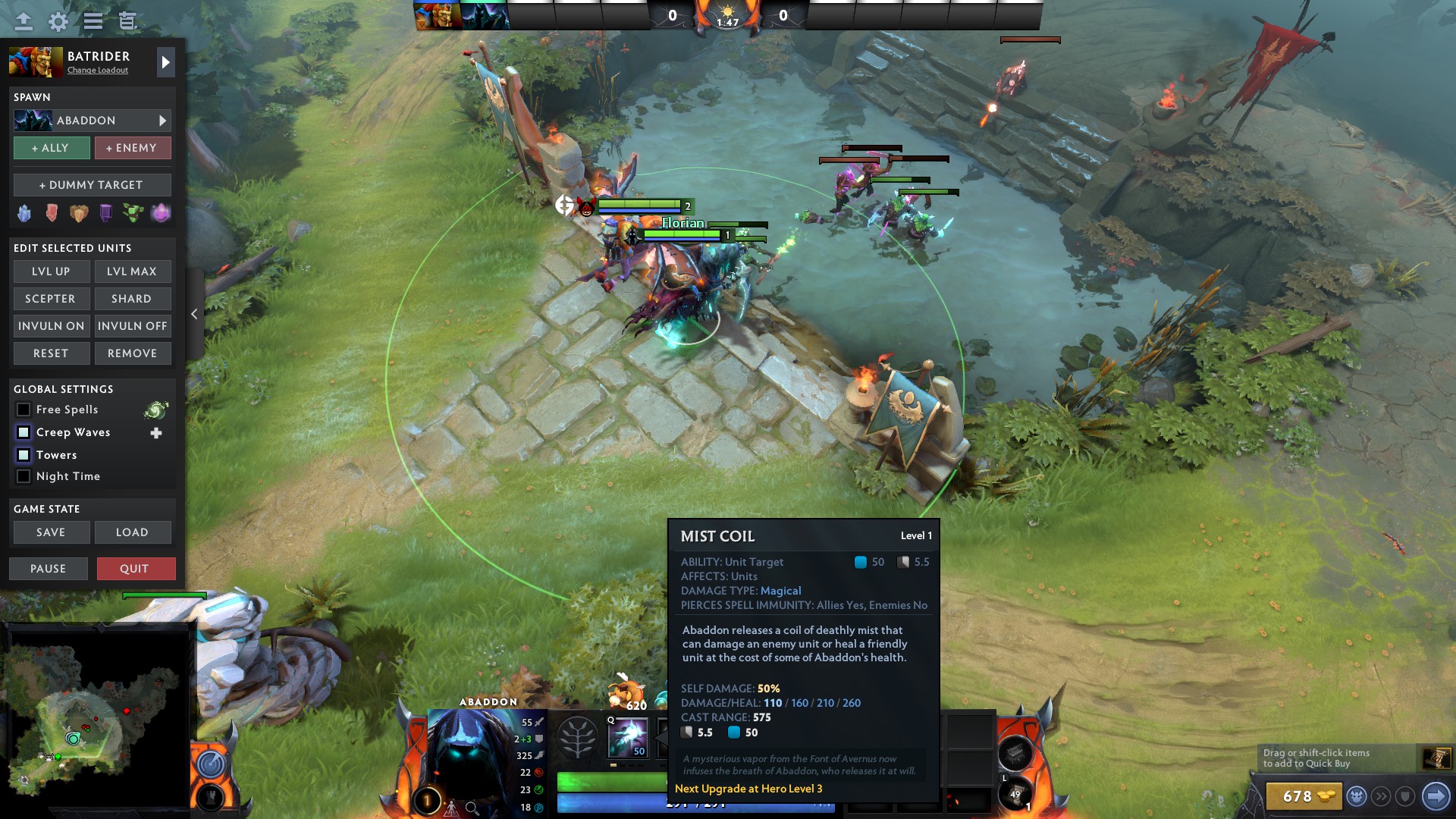
Task: Give Shard to selected unit
Action: (x=132, y=299)
